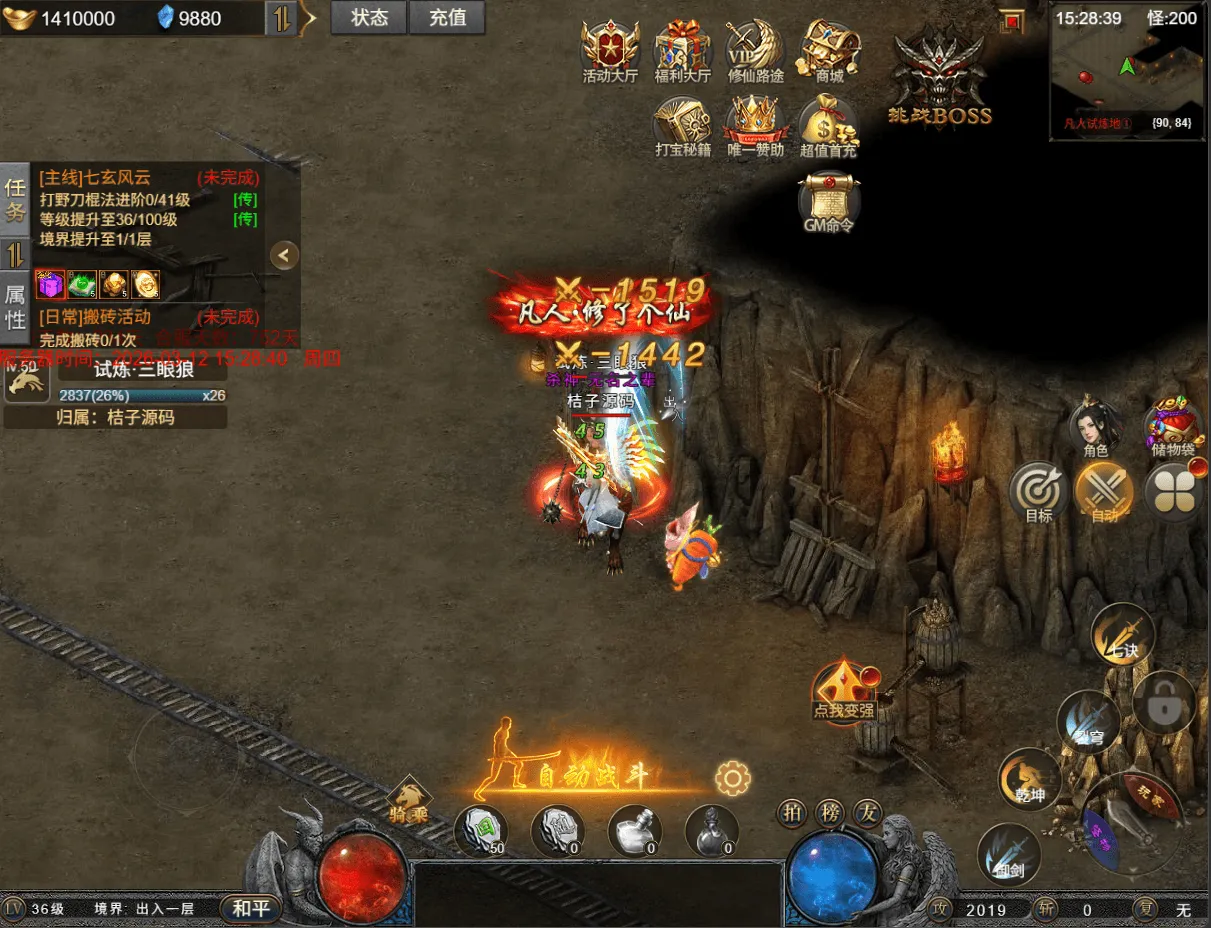This screenshot has width=1211, height=928.
Task: Open the 角色 character portrait
Action: (1096, 428)
